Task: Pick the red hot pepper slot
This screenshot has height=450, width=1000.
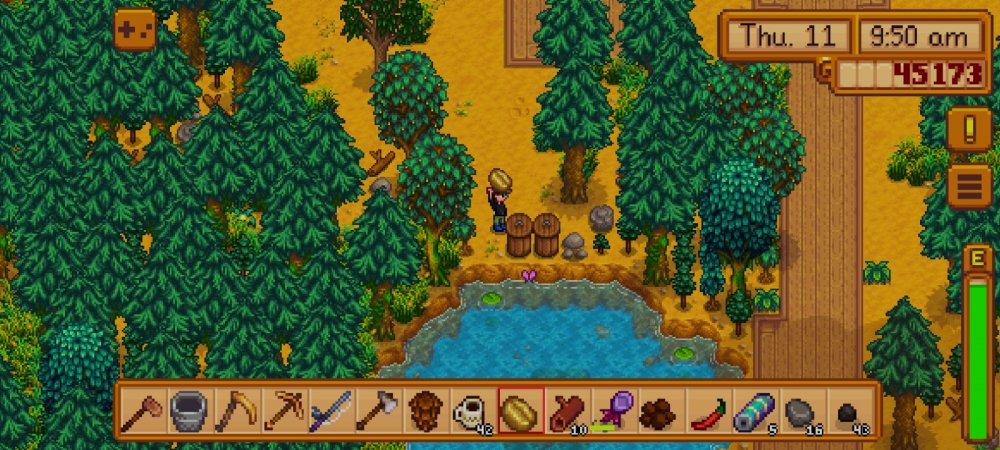Action: tap(709, 411)
